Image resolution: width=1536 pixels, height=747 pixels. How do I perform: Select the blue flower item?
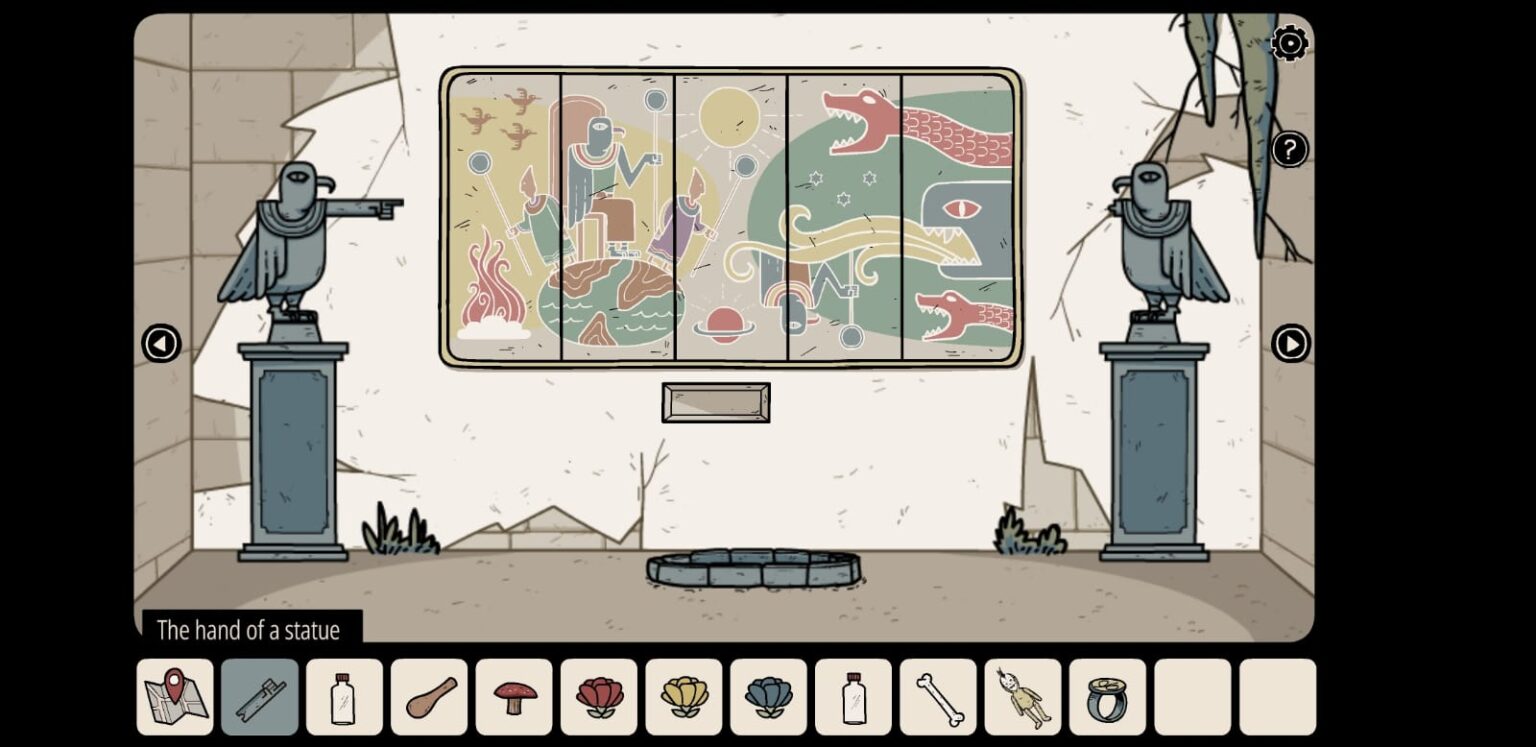click(768, 696)
